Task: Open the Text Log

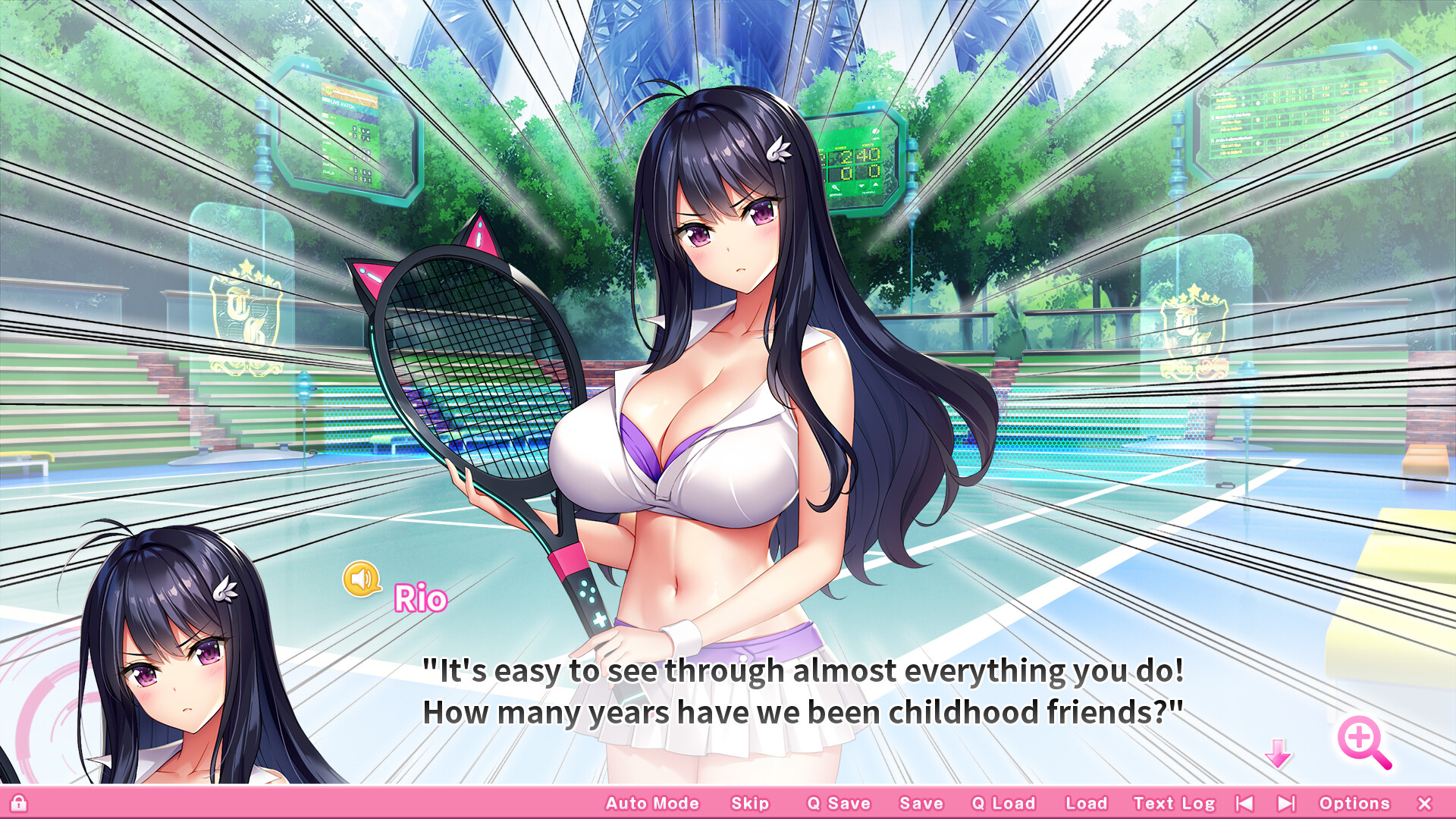Action: click(x=1174, y=802)
